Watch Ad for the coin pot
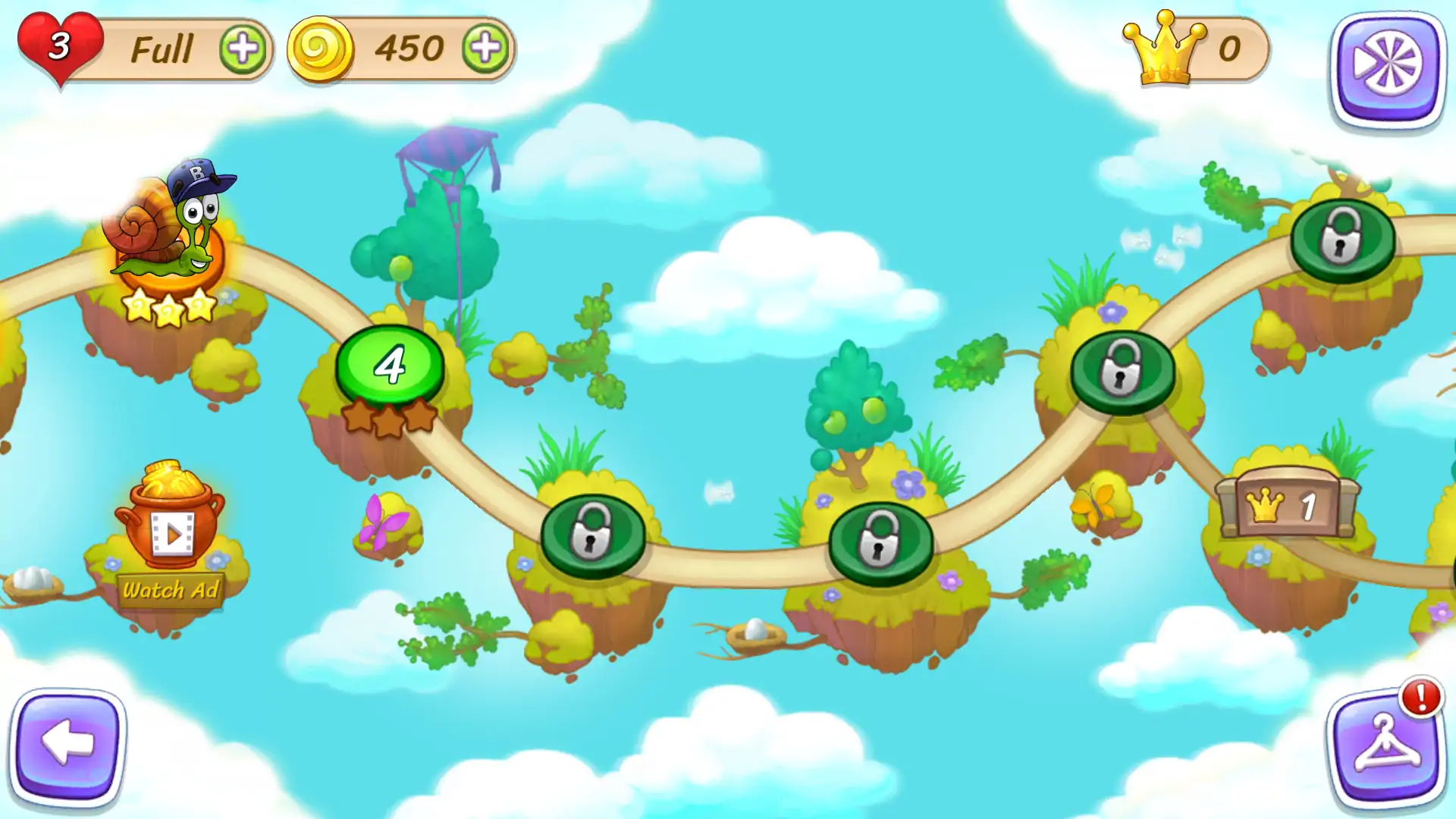Screen dimensions: 1456x819 click(171, 589)
